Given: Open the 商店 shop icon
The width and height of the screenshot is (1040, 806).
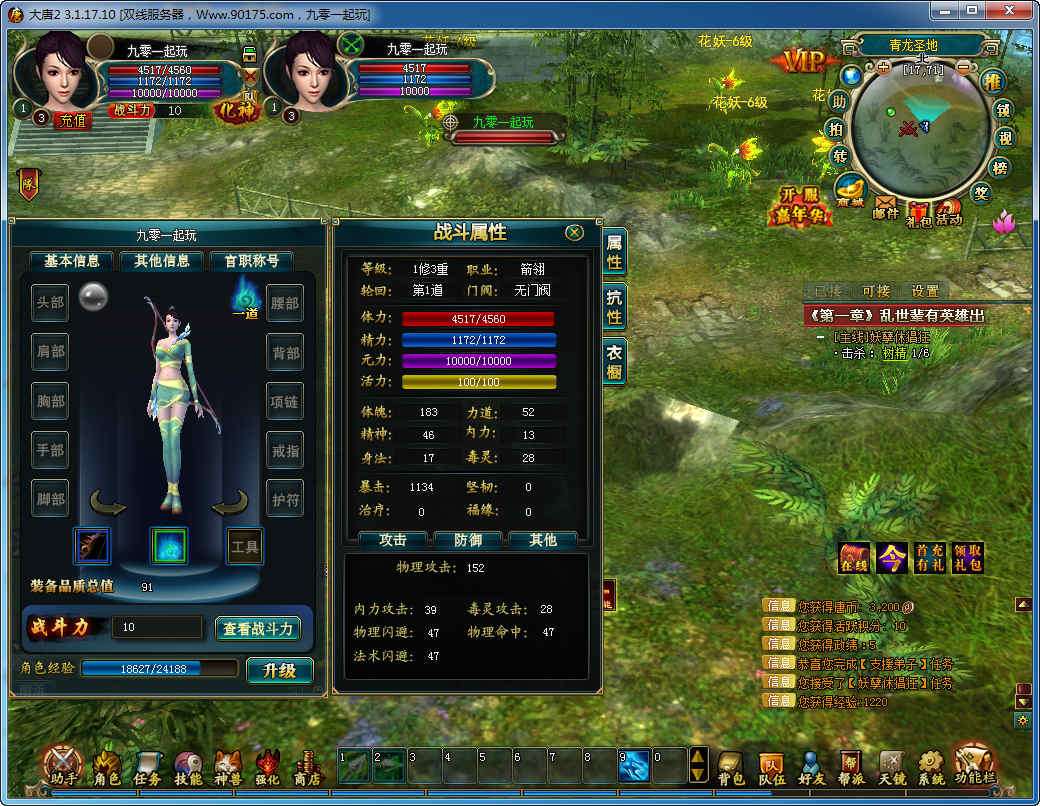Looking at the screenshot, I should click(x=307, y=767).
